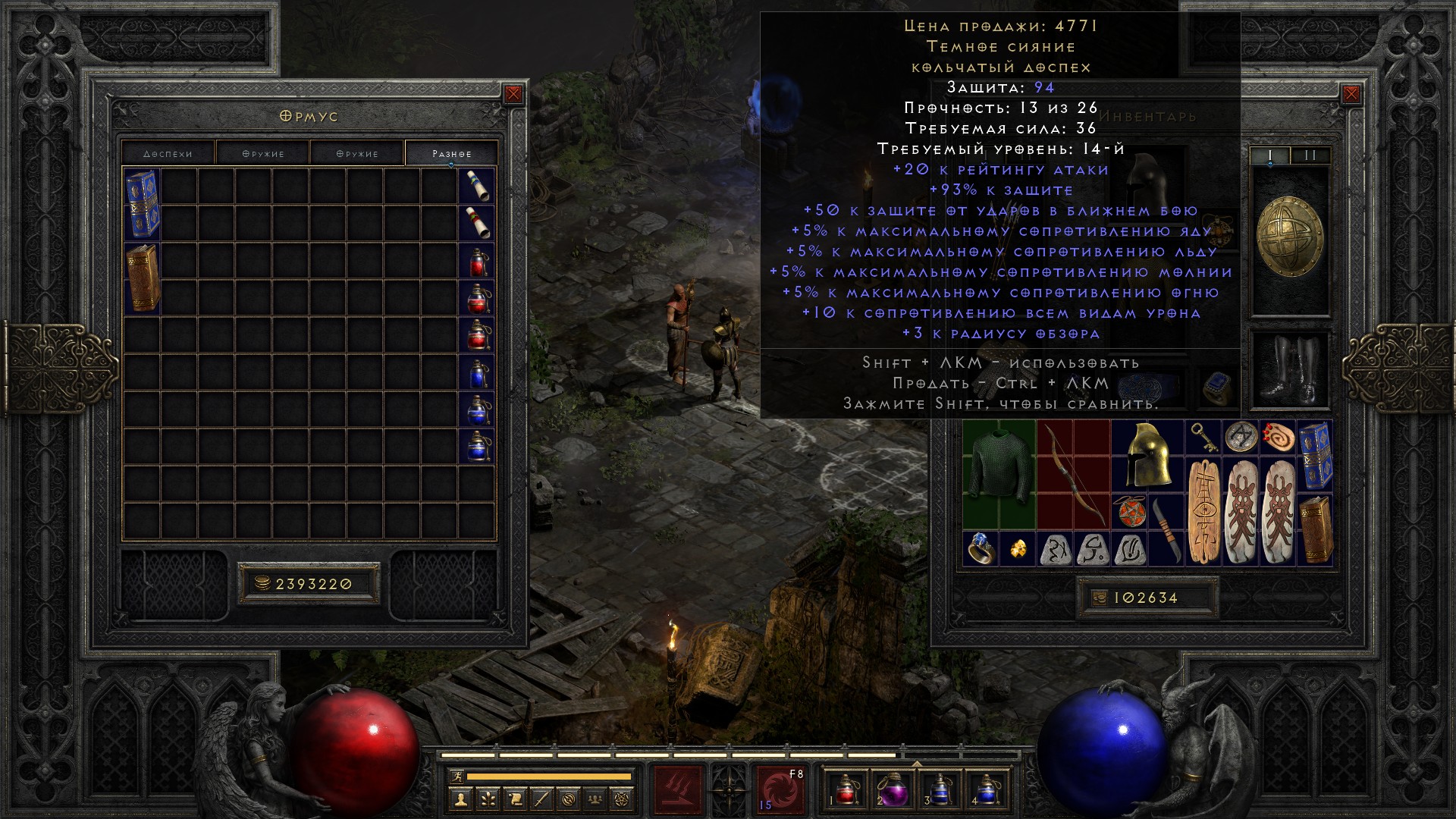1456x819 pixels.
Task: Use the purple rejuvenation potion in belt
Action: 890,790
